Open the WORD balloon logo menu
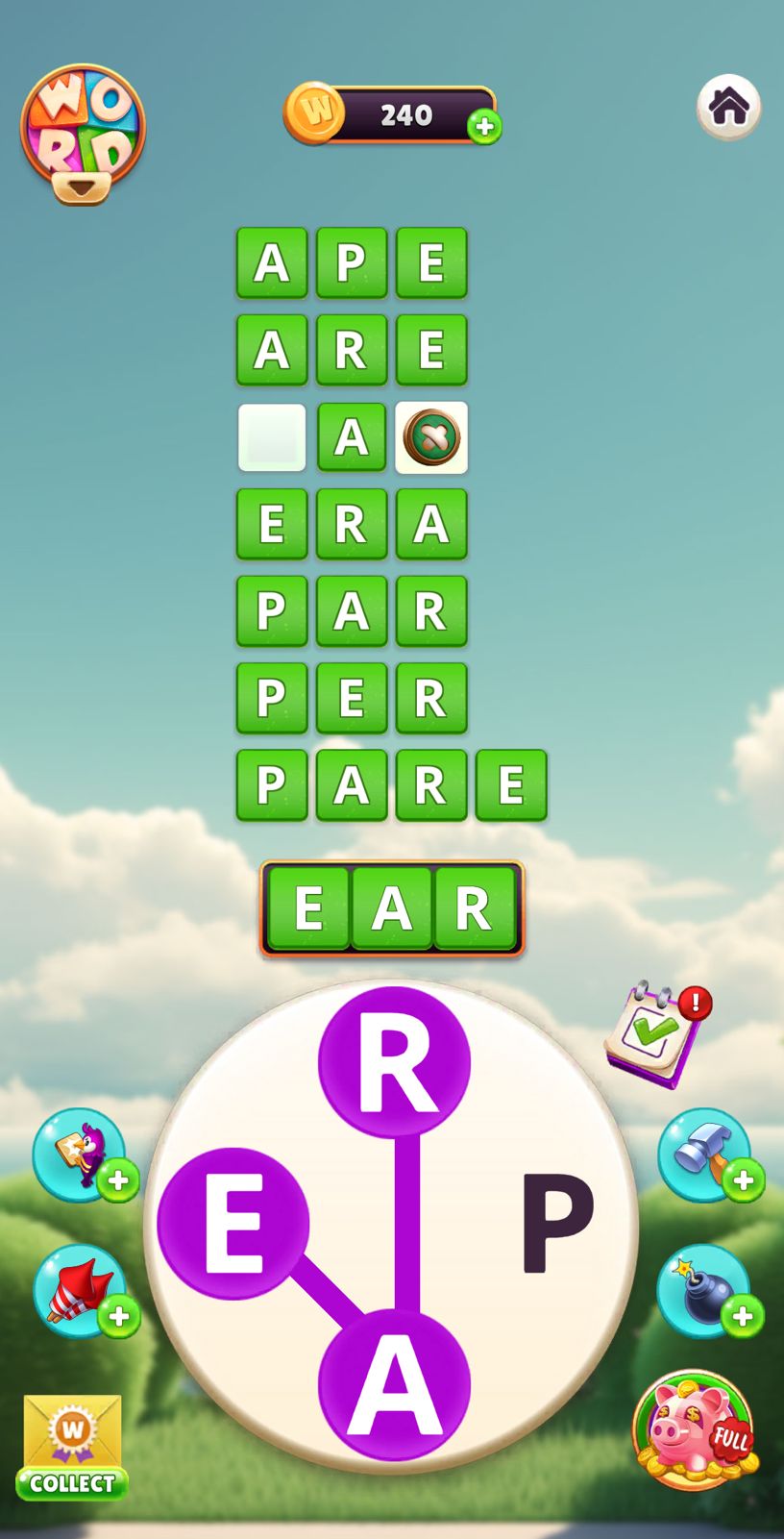Viewport: 784px width, 1539px height. pyautogui.click(x=83, y=133)
